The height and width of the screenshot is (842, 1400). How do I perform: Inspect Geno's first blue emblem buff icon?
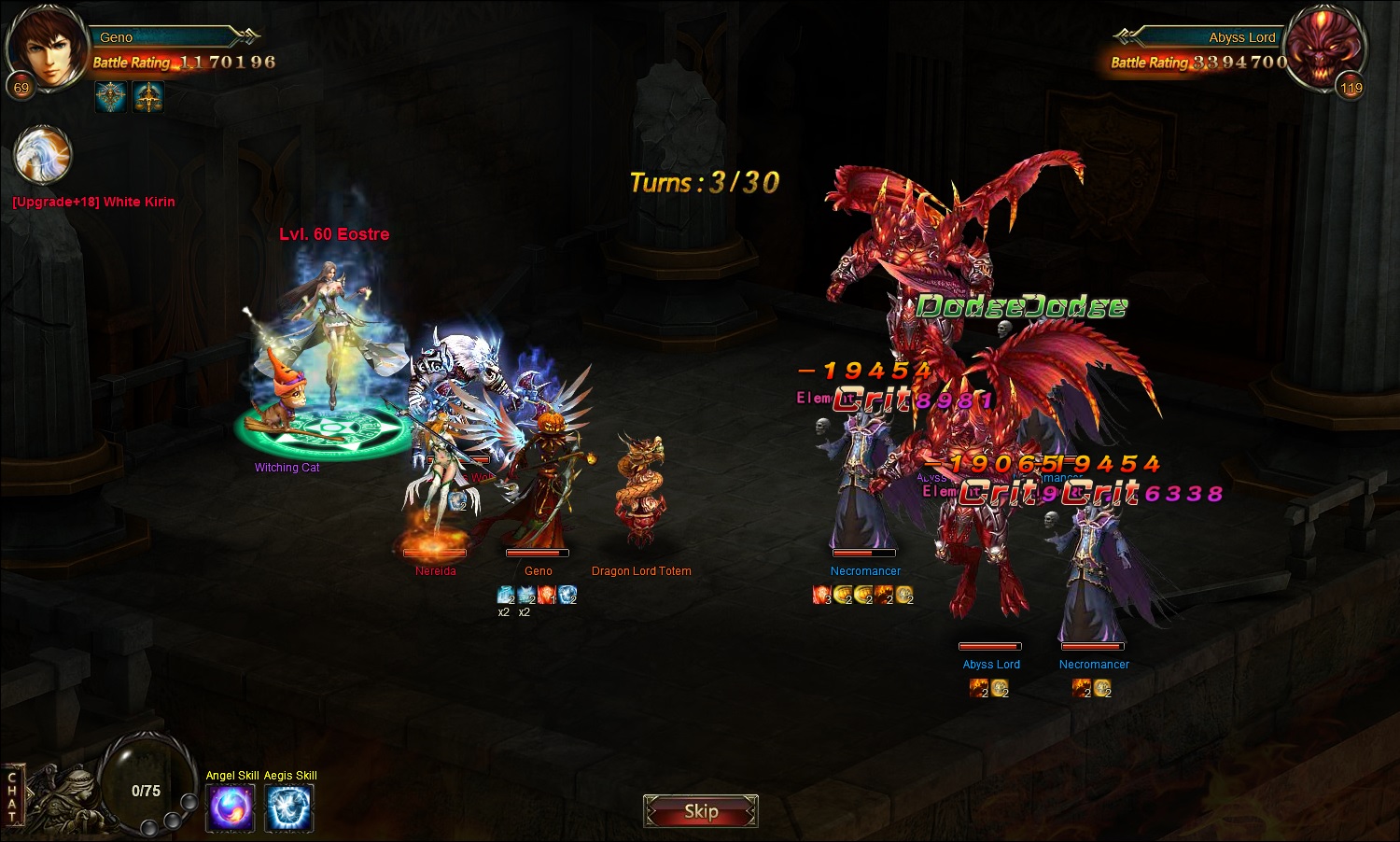[x=111, y=96]
